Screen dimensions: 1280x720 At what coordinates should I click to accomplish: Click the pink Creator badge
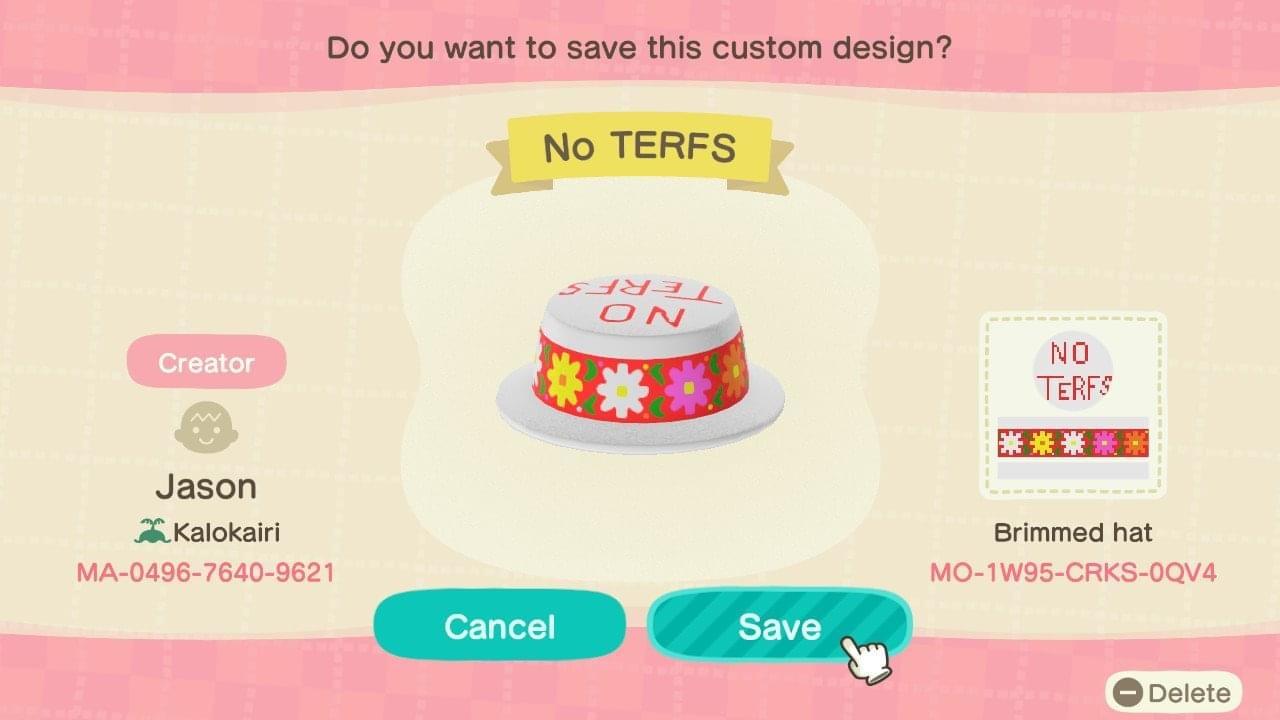click(206, 361)
